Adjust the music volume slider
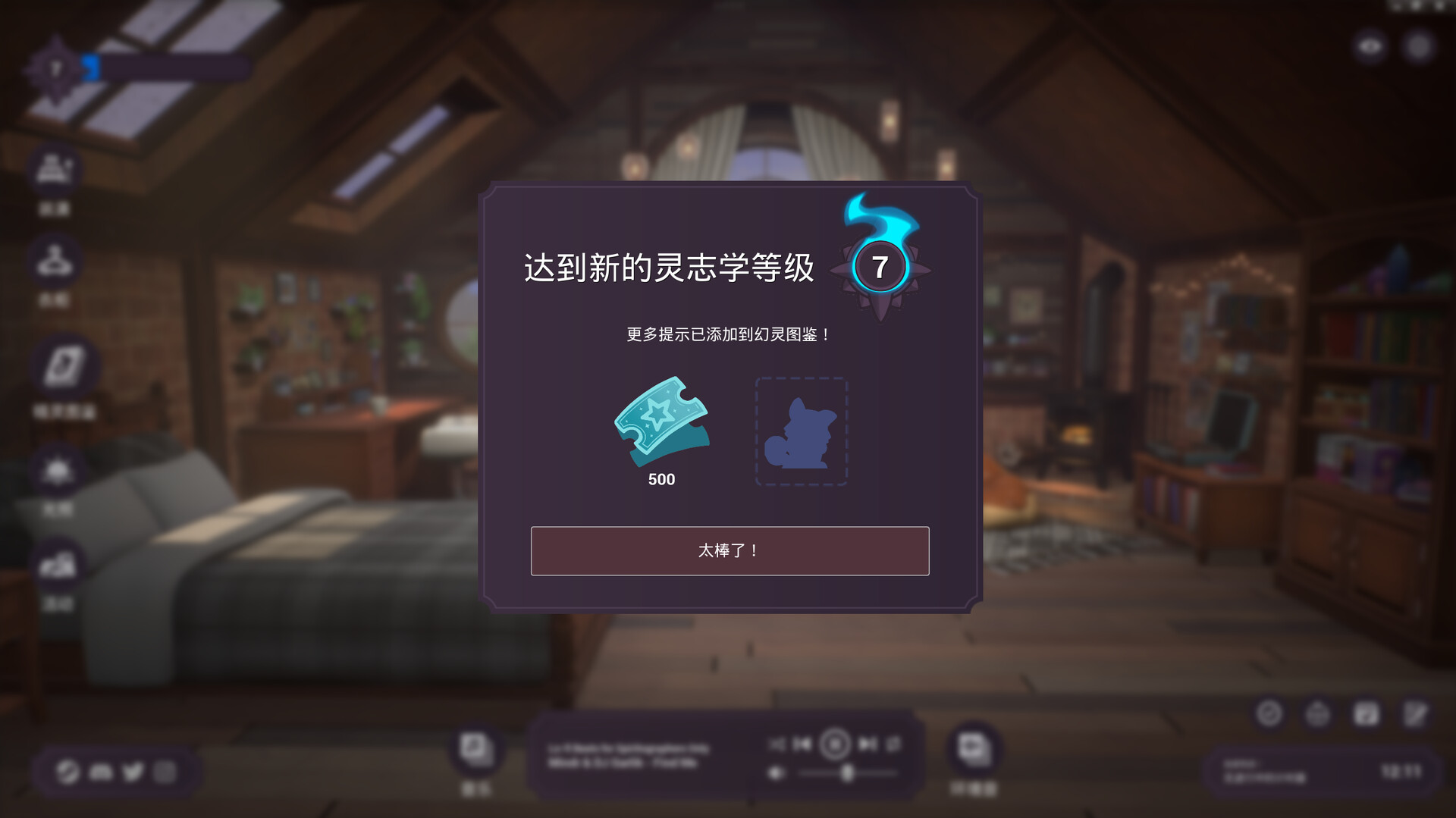1456x818 pixels. (x=847, y=775)
